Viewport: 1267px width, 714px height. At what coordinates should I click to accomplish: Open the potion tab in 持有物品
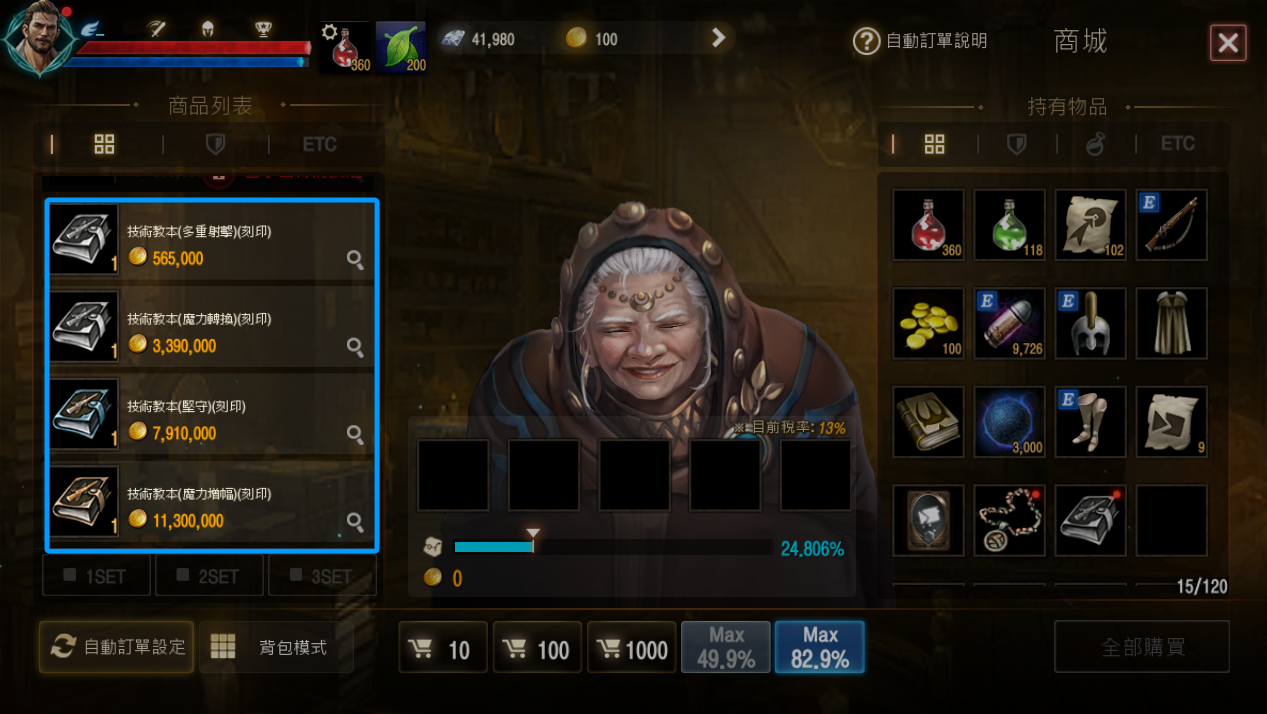[1096, 145]
